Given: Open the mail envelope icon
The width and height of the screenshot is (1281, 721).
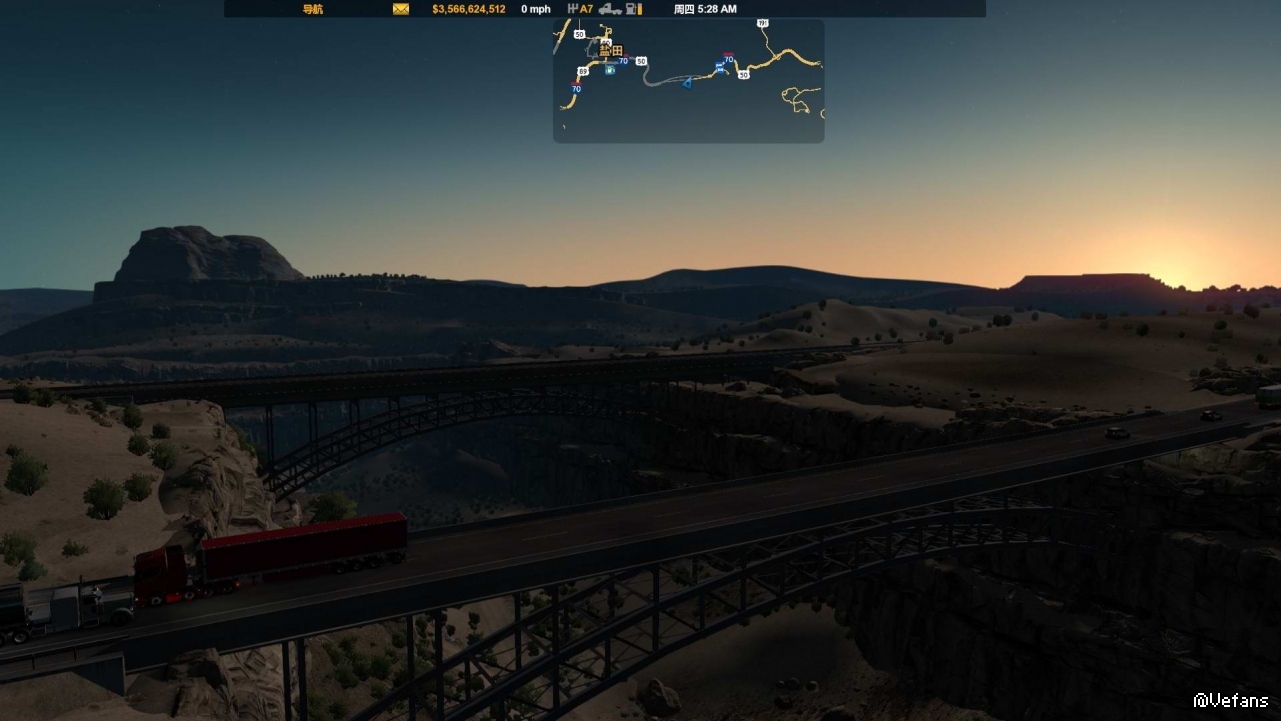Looking at the screenshot, I should [x=401, y=9].
